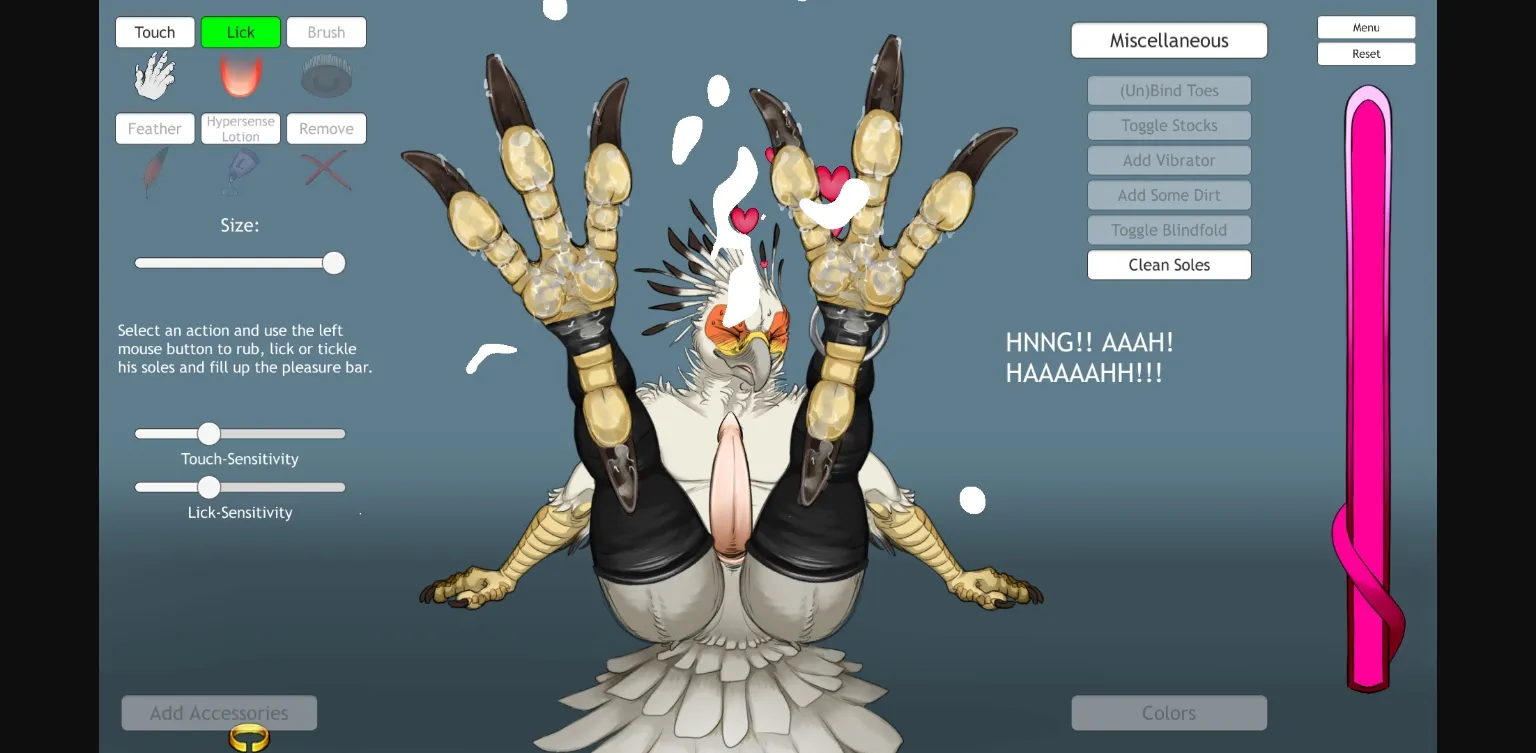This screenshot has height=753, width=1536.
Task: Open the Add Accessories panel
Action: 218,712
